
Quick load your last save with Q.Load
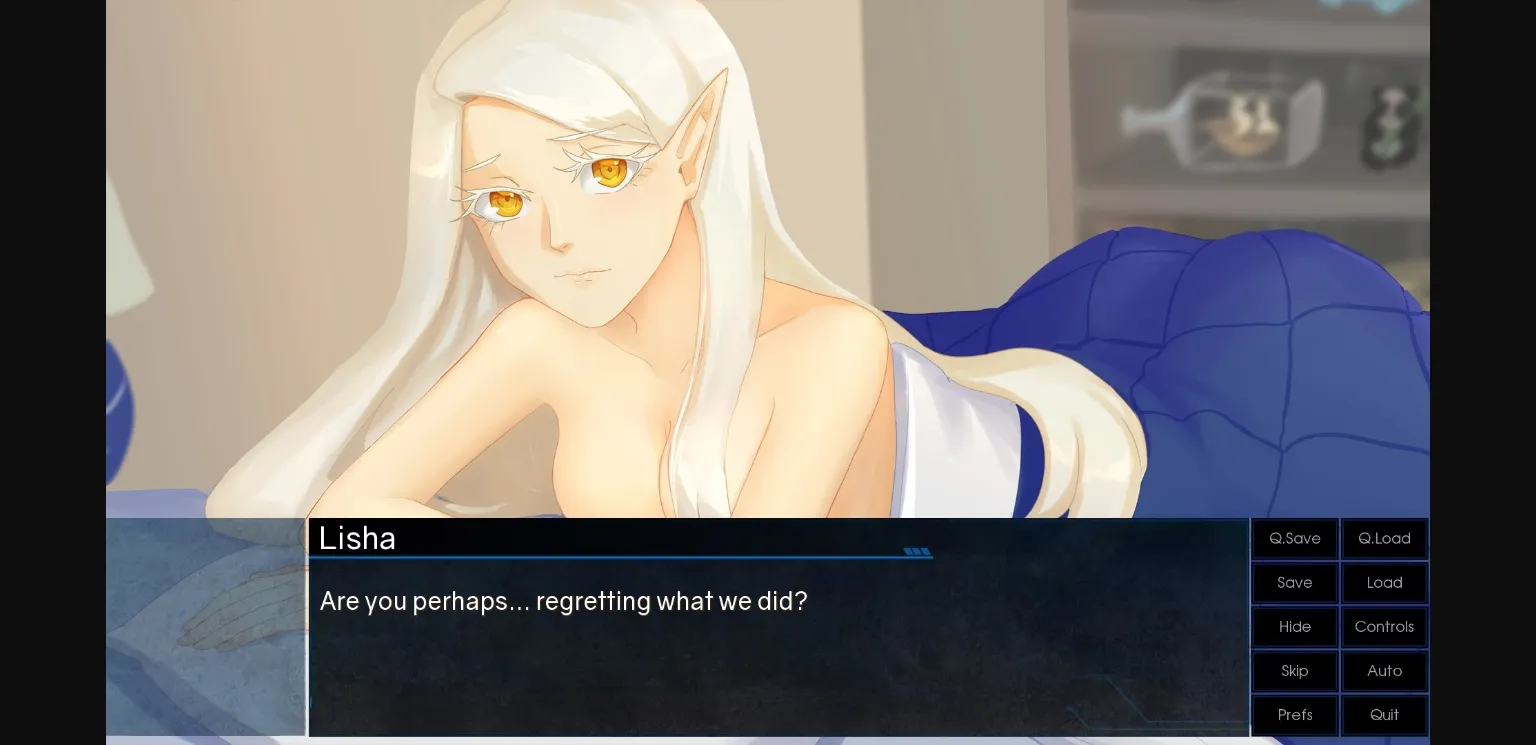(x=1384, y=538)
